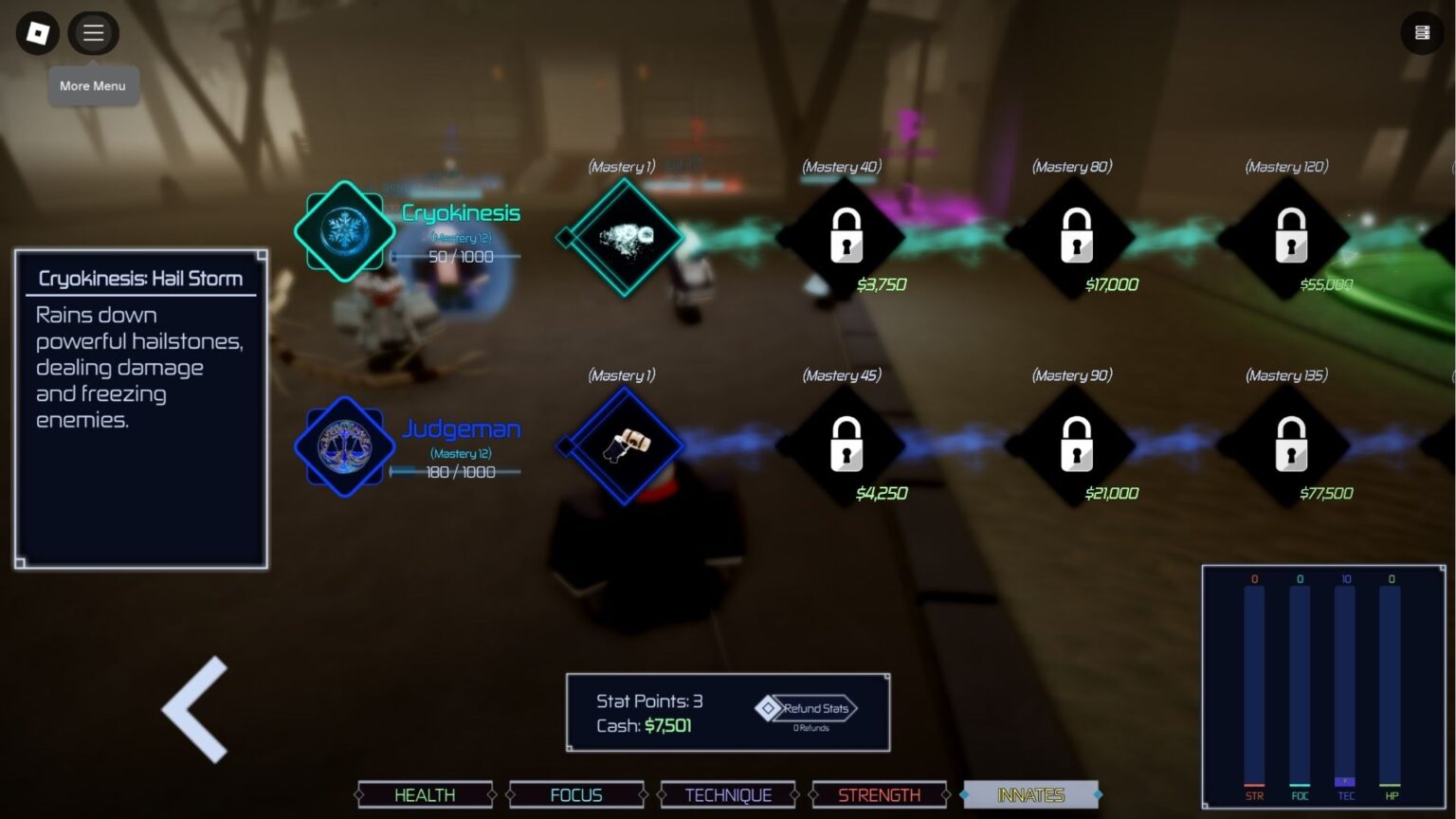Viewport: 1456px width, 819px height.
Task: Unlock the $55,000 Cryokinesis skill
Action: [1290, 236]
